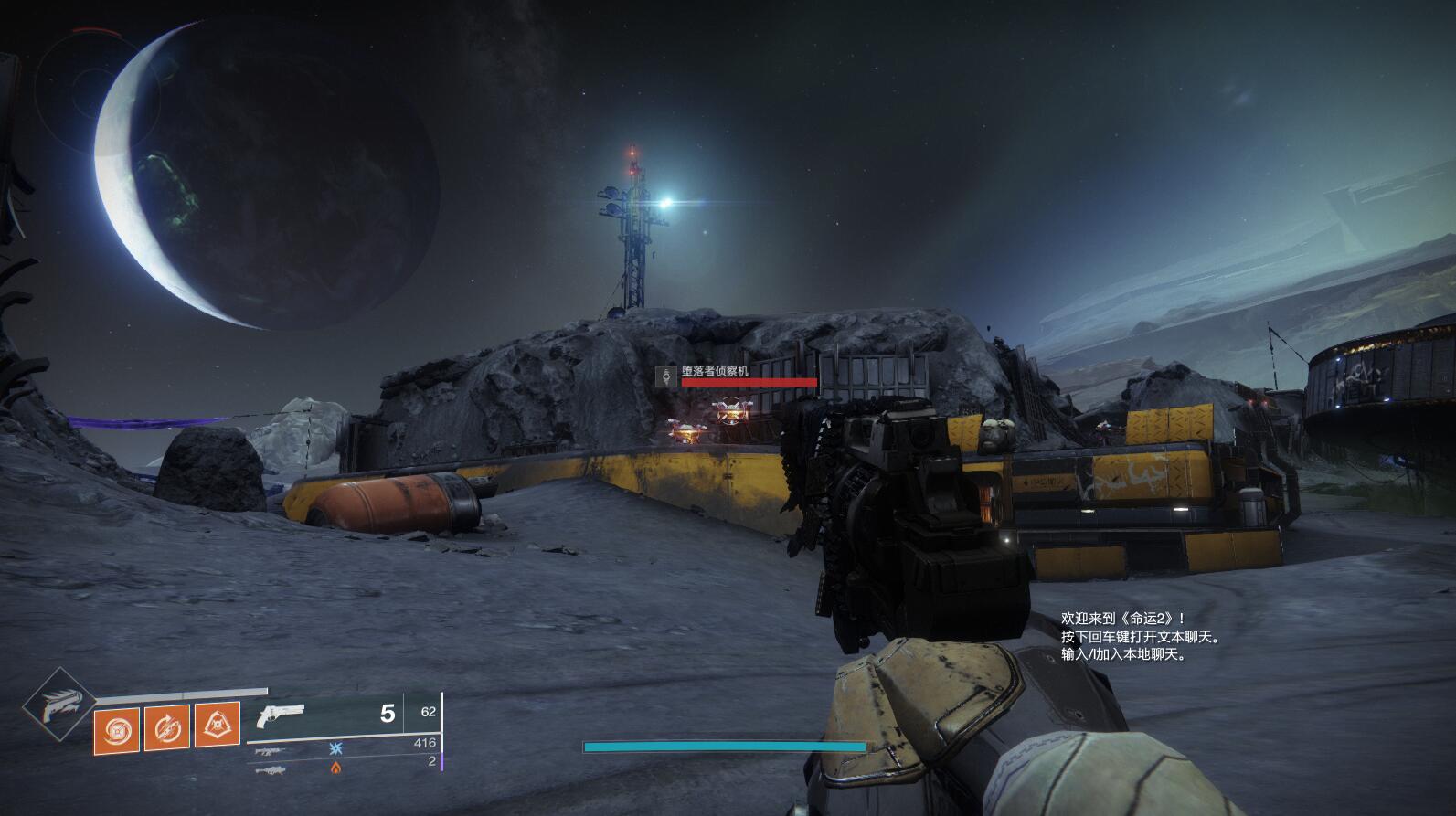Click the circular radar in the corner
This screenshot has width=1456, height=816.
[x=84, y=80]
